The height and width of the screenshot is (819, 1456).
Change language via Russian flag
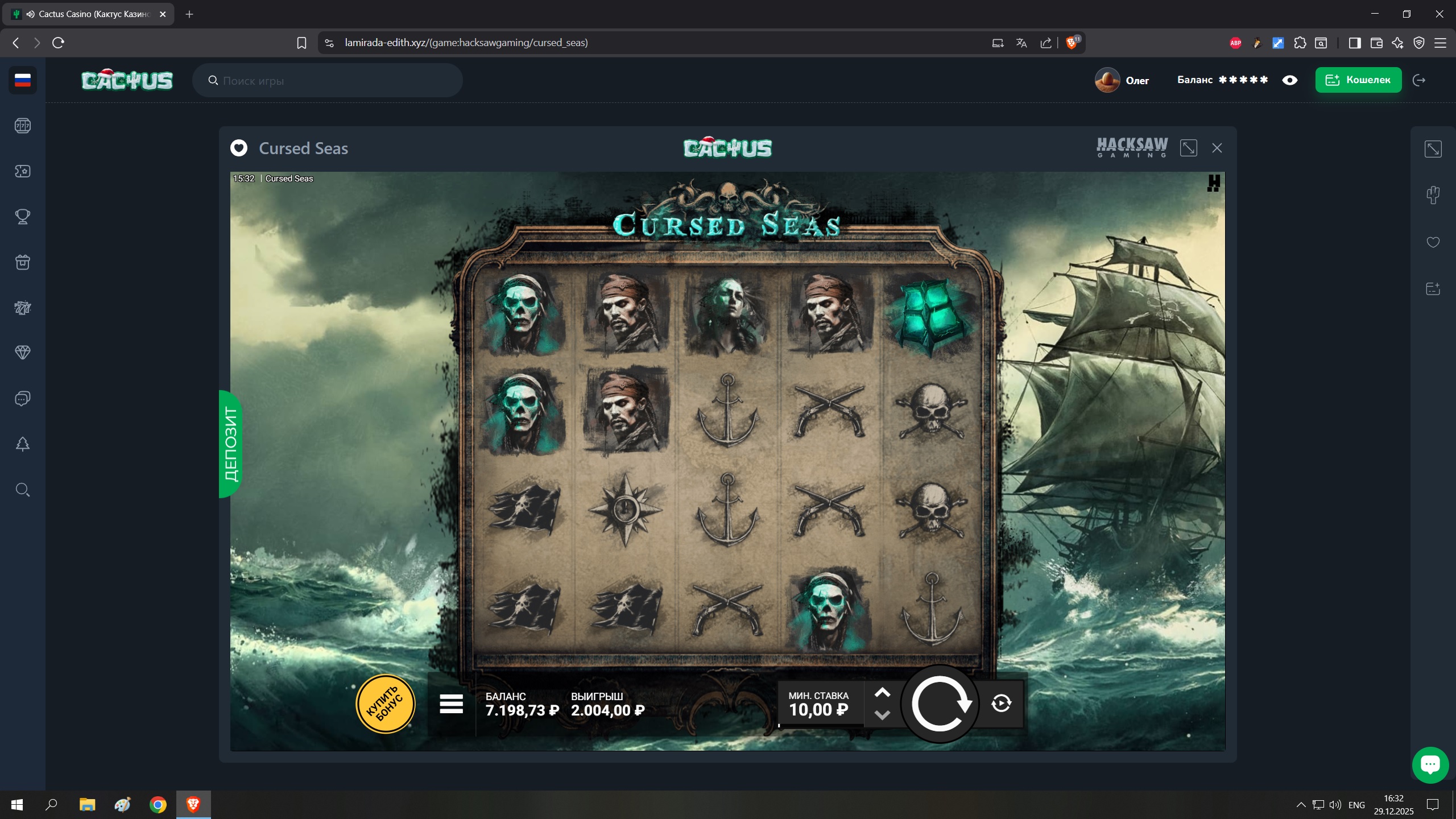(x=23, y=80)
